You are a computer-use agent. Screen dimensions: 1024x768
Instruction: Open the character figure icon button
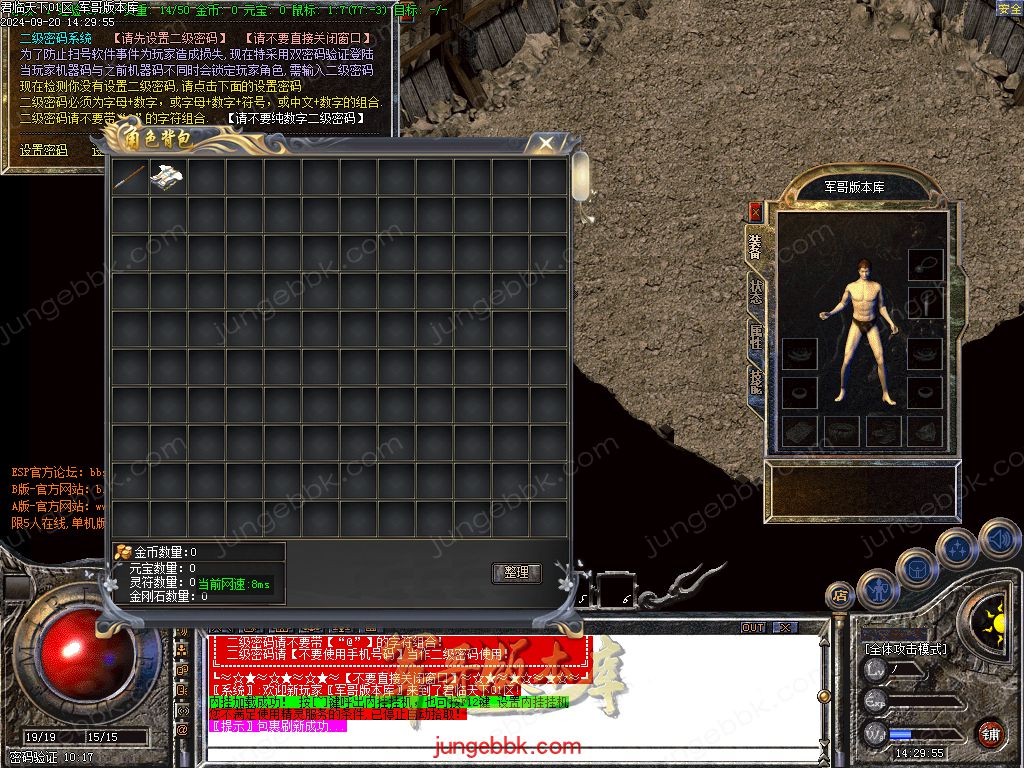[877, 588]
